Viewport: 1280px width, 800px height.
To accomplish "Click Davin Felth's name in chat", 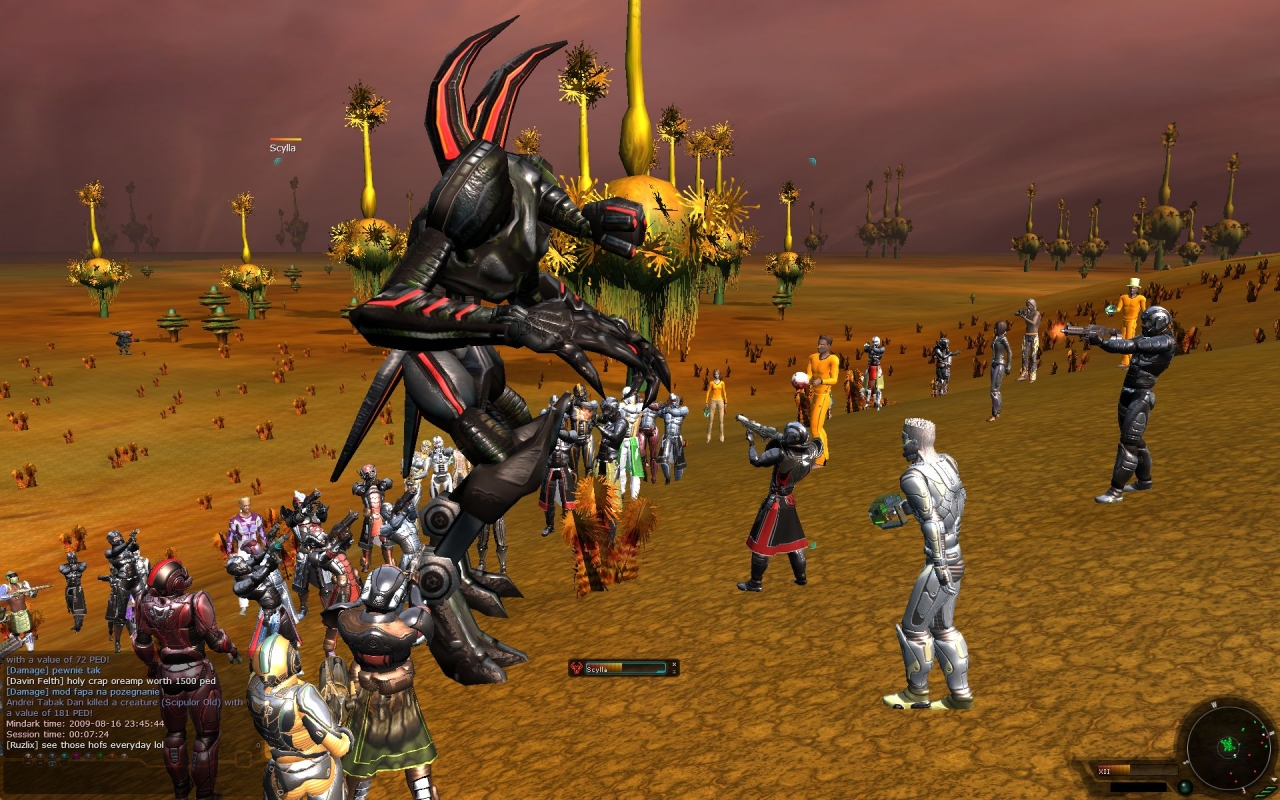I will click(32, 681).
